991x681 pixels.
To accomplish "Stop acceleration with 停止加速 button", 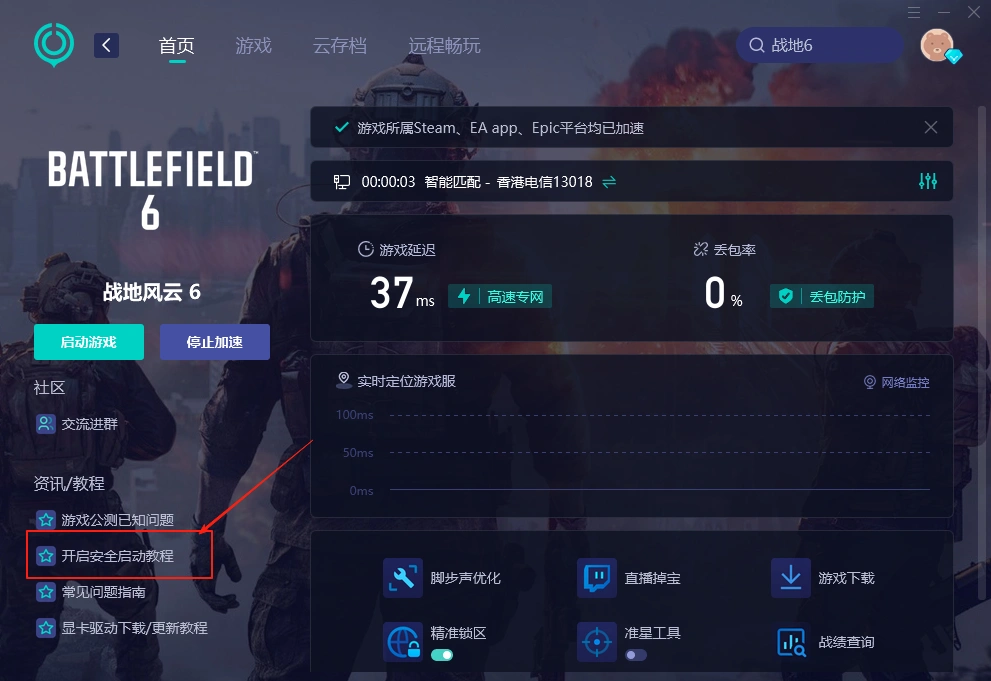I will pyautogui.click(x=214, y=342).
